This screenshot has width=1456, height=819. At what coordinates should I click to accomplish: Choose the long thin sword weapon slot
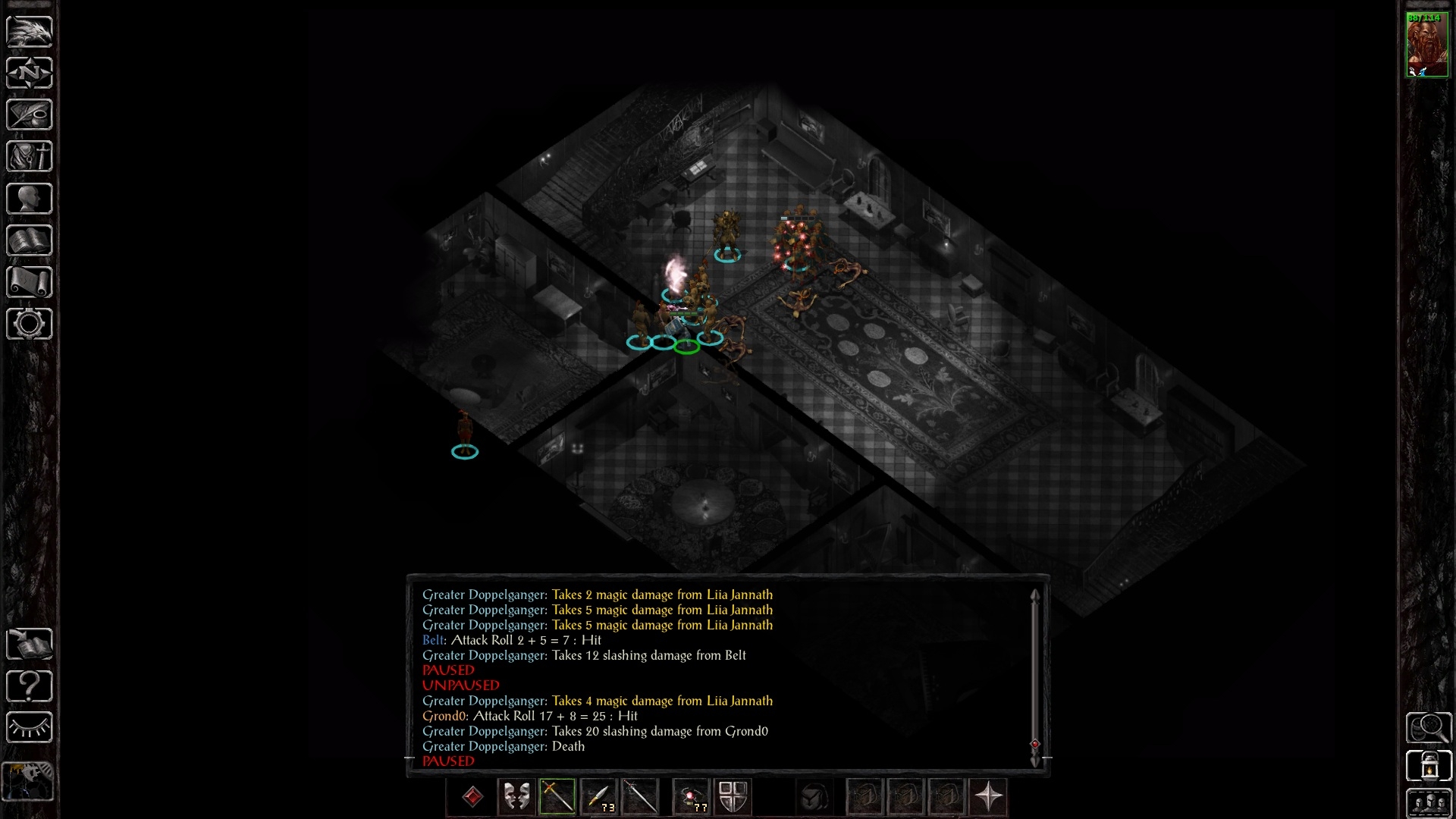point(640,797)
